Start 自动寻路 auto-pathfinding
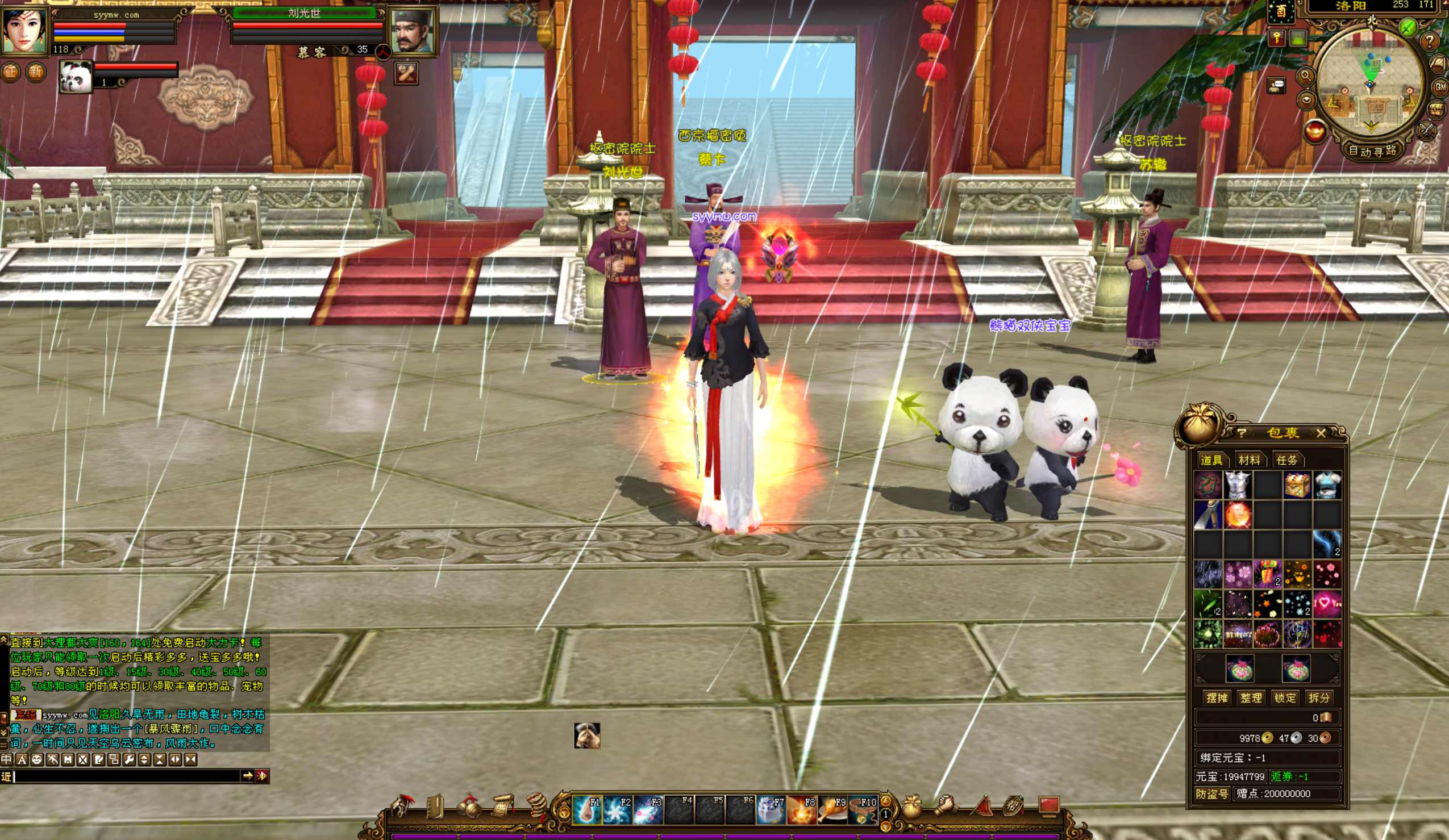 point(1372,151)
